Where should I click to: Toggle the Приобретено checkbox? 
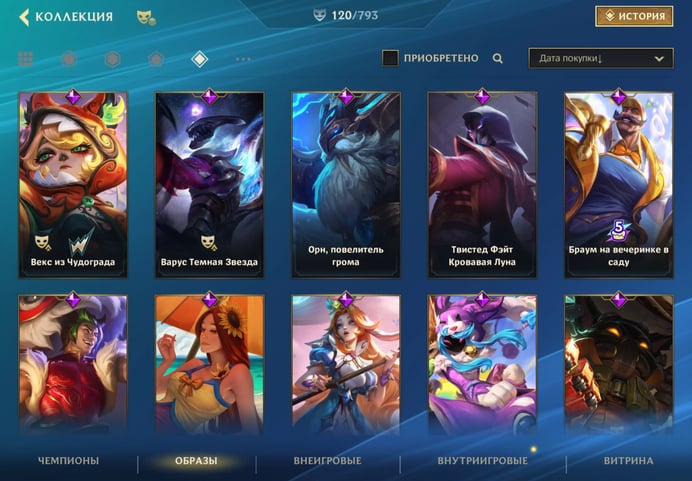point(391,58)
